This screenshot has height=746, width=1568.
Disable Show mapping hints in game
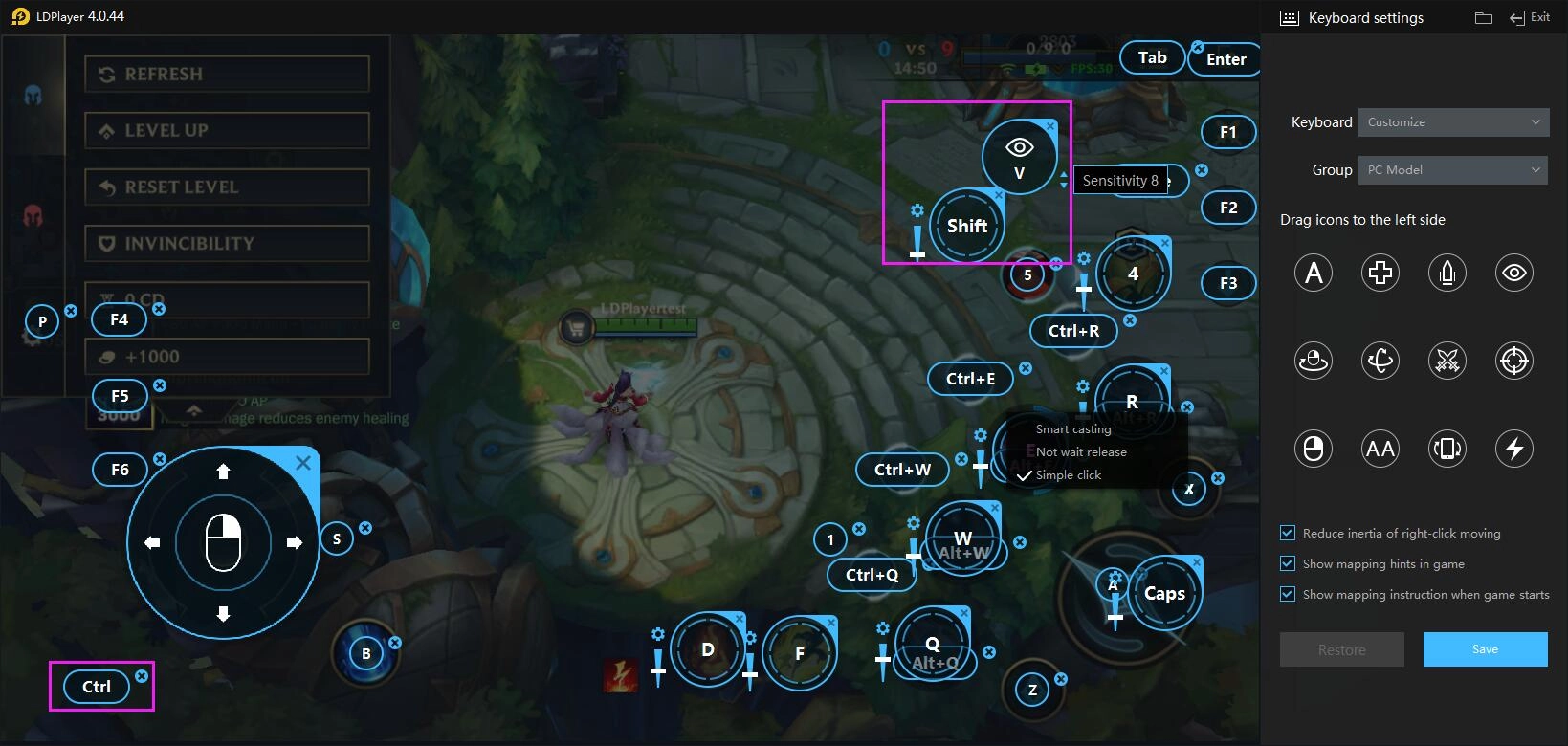[x=1287, y=563]
